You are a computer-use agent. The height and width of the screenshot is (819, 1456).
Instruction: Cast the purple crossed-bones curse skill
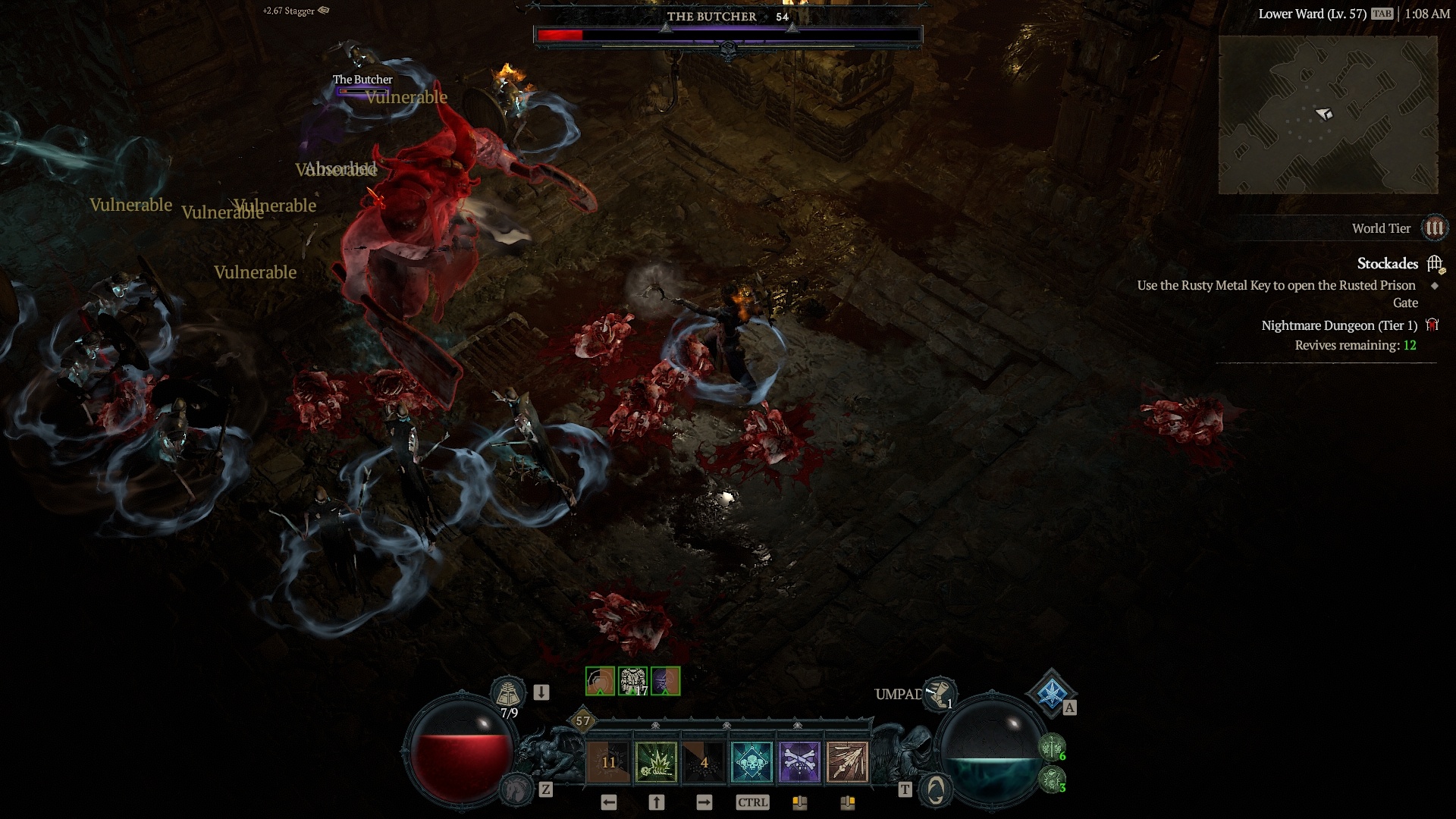799,761
